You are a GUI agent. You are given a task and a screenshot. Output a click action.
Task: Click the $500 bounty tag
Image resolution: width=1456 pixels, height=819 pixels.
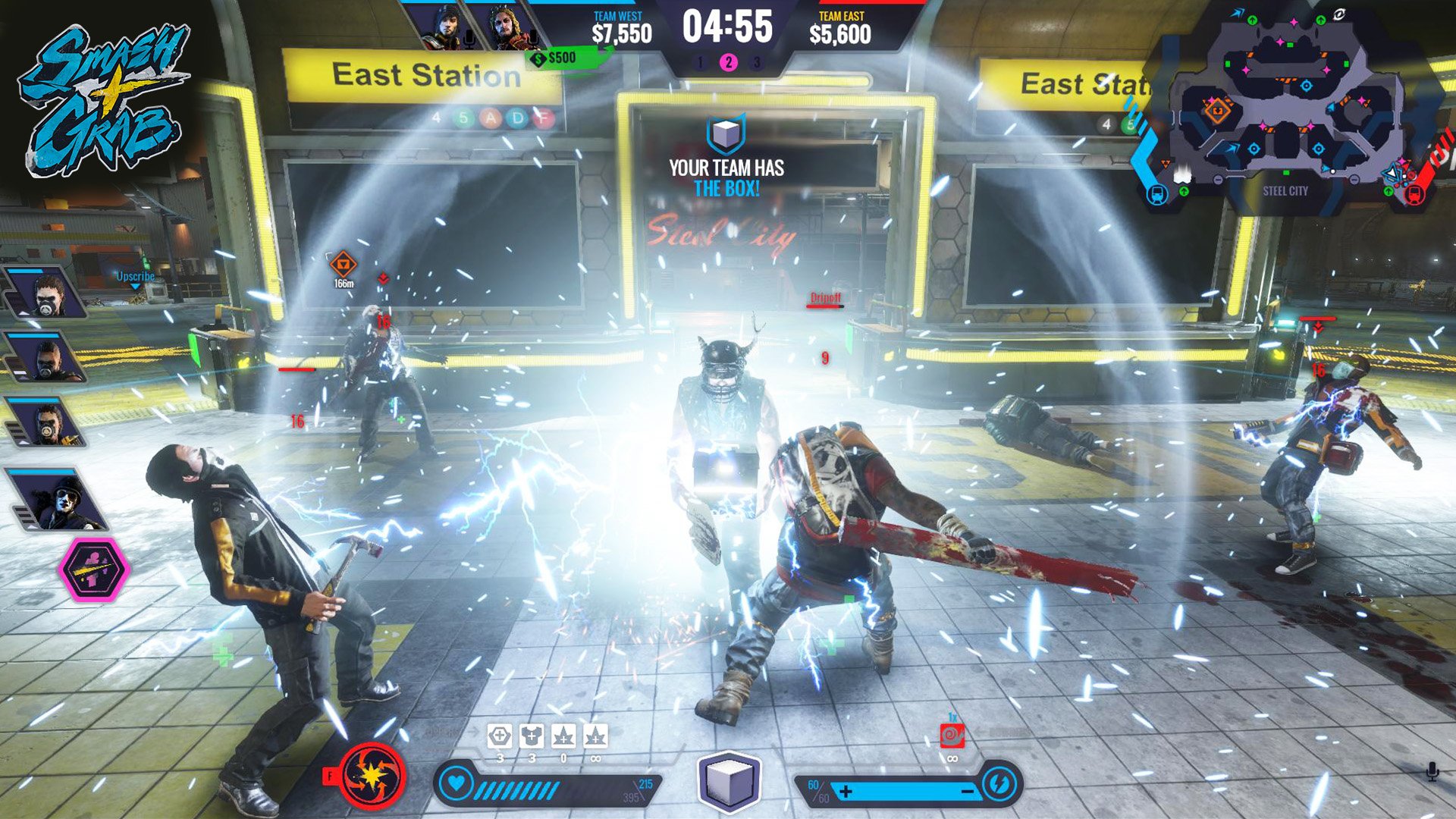point(557,58)
